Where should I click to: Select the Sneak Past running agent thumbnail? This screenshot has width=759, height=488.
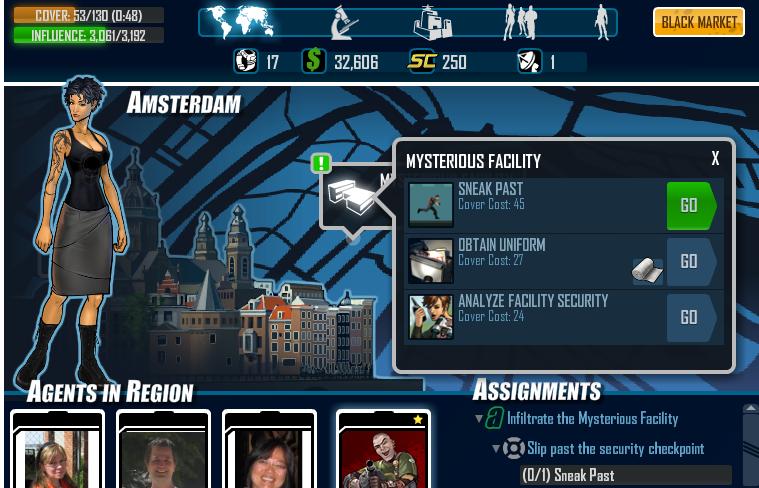click(x=431, y=205)
